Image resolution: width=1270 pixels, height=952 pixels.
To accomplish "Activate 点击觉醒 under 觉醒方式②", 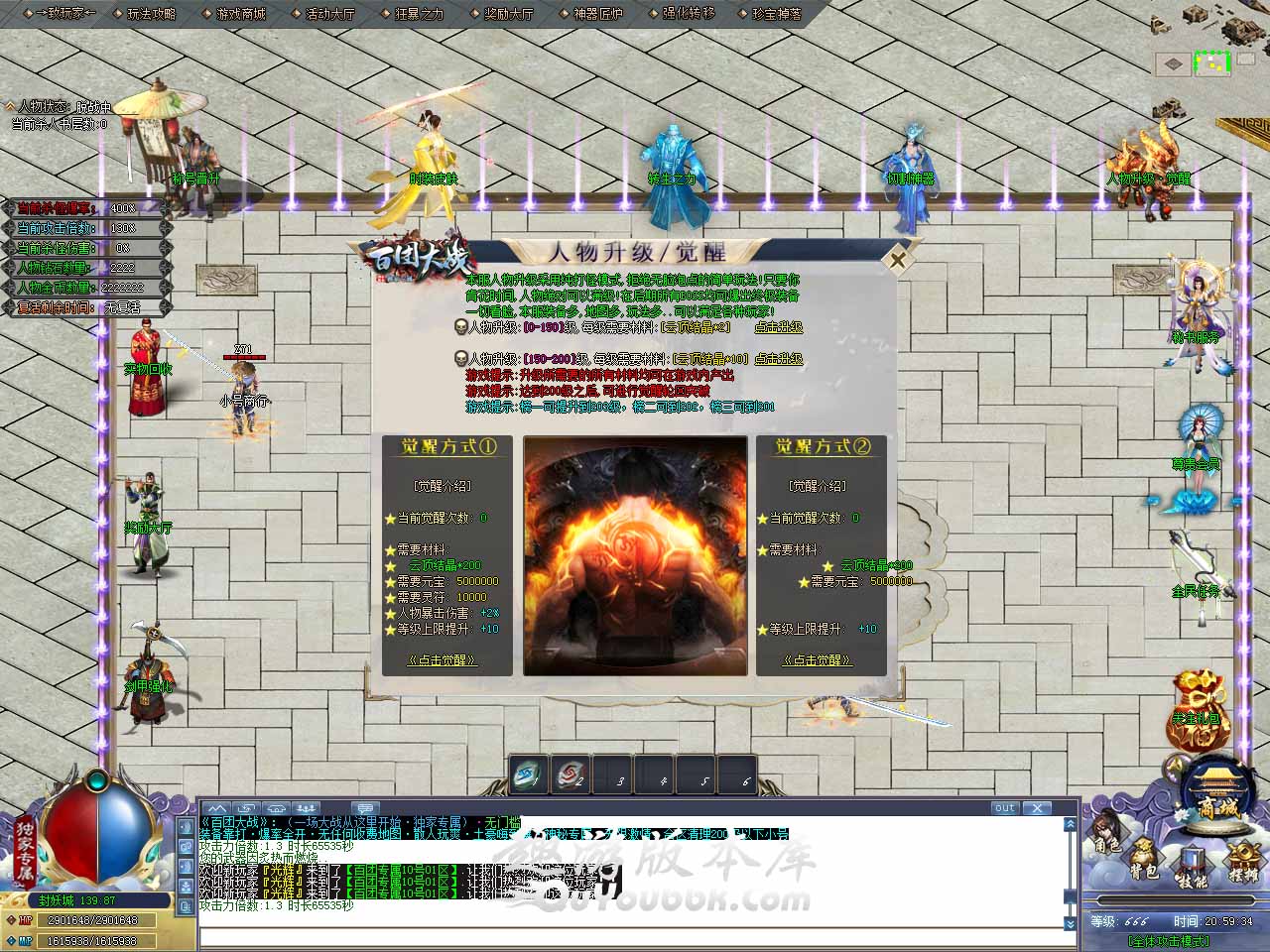I will click(817, 659).
